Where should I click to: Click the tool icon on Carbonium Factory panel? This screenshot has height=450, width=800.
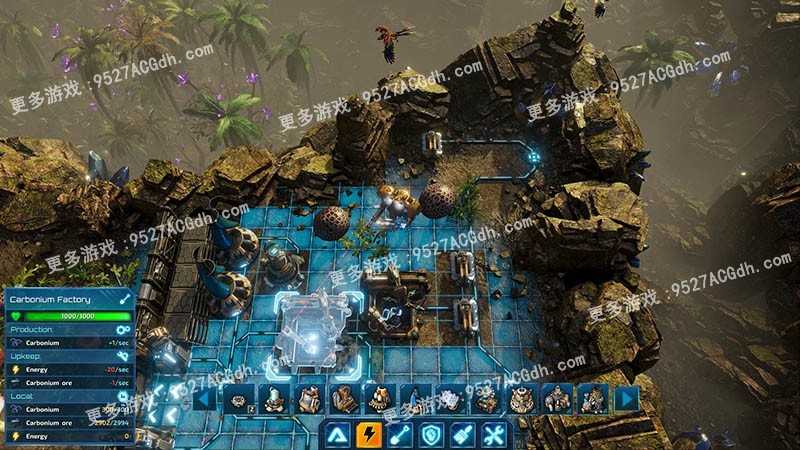point(124,298)
